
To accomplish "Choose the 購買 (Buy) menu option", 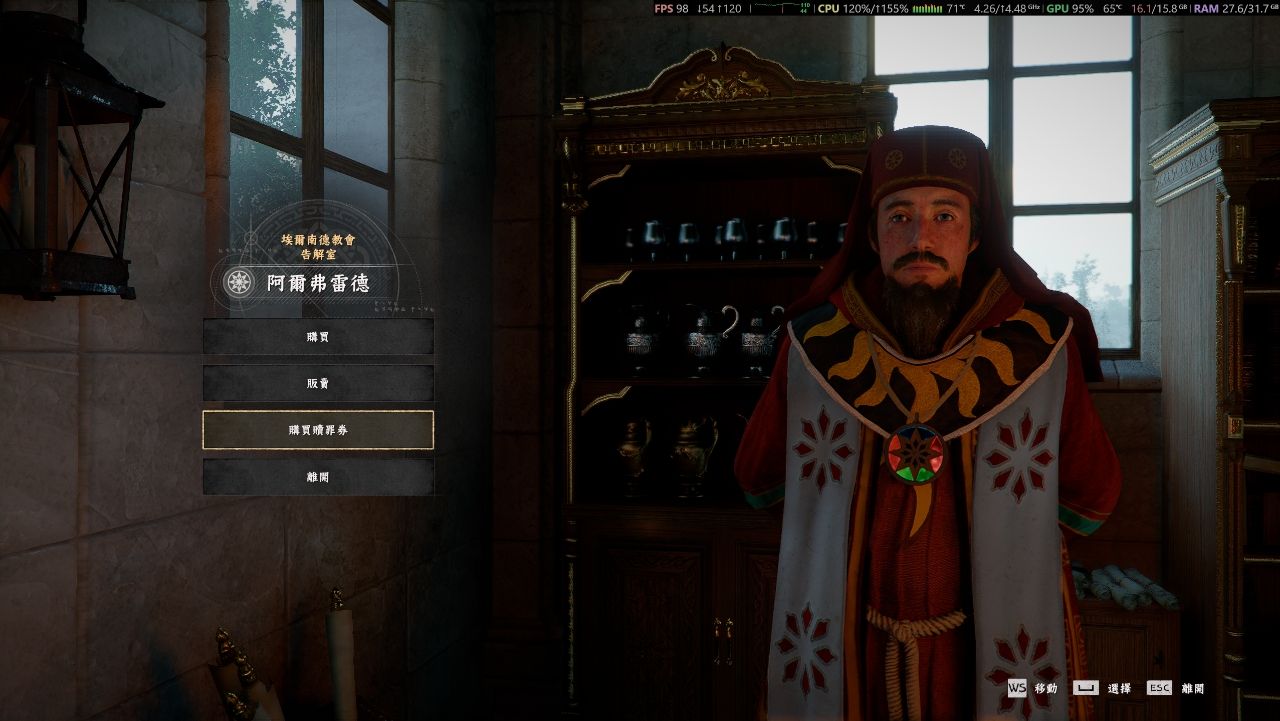I will [318, 336].
